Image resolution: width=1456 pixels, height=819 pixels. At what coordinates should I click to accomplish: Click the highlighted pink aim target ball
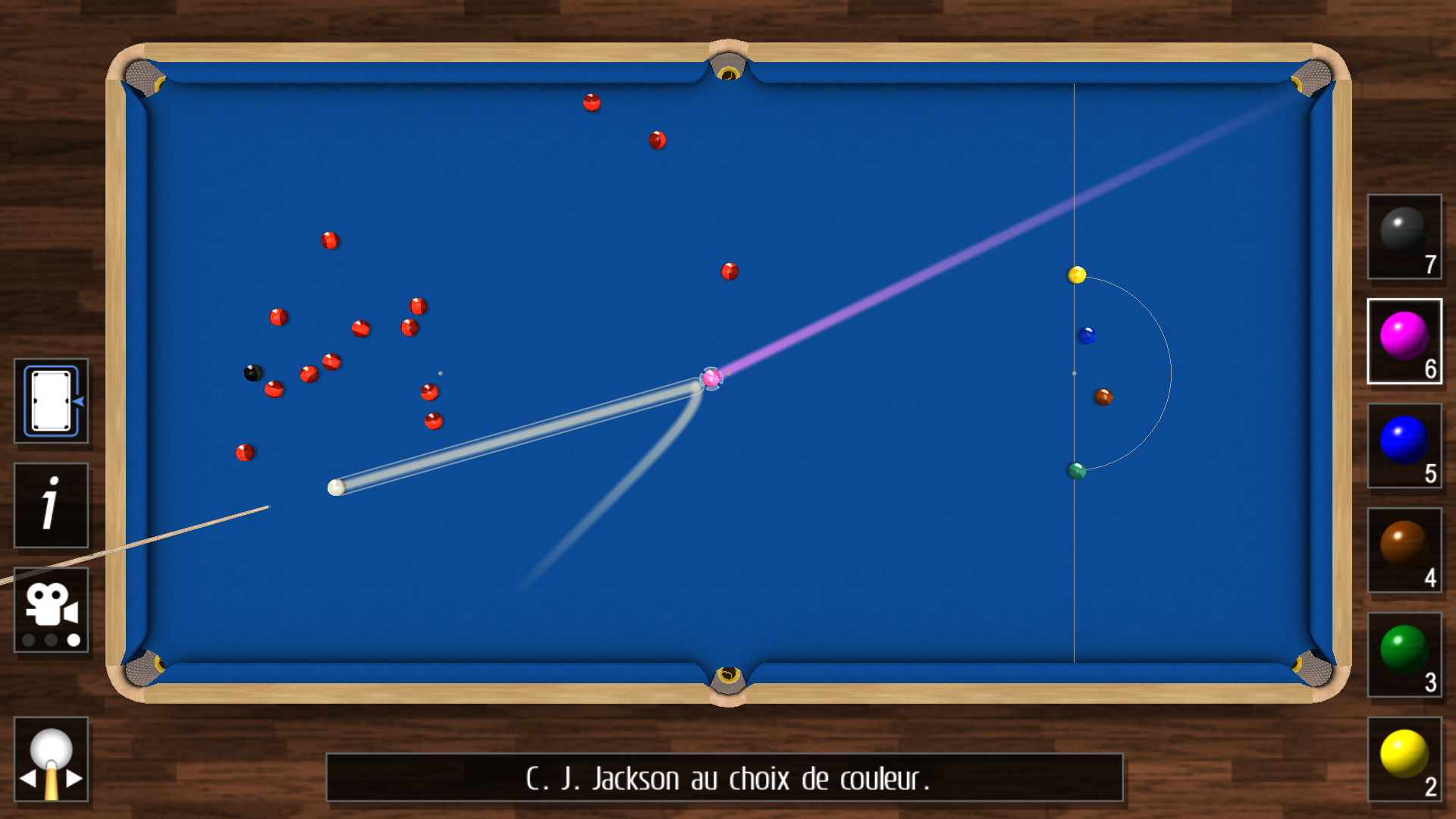[710, 377]
